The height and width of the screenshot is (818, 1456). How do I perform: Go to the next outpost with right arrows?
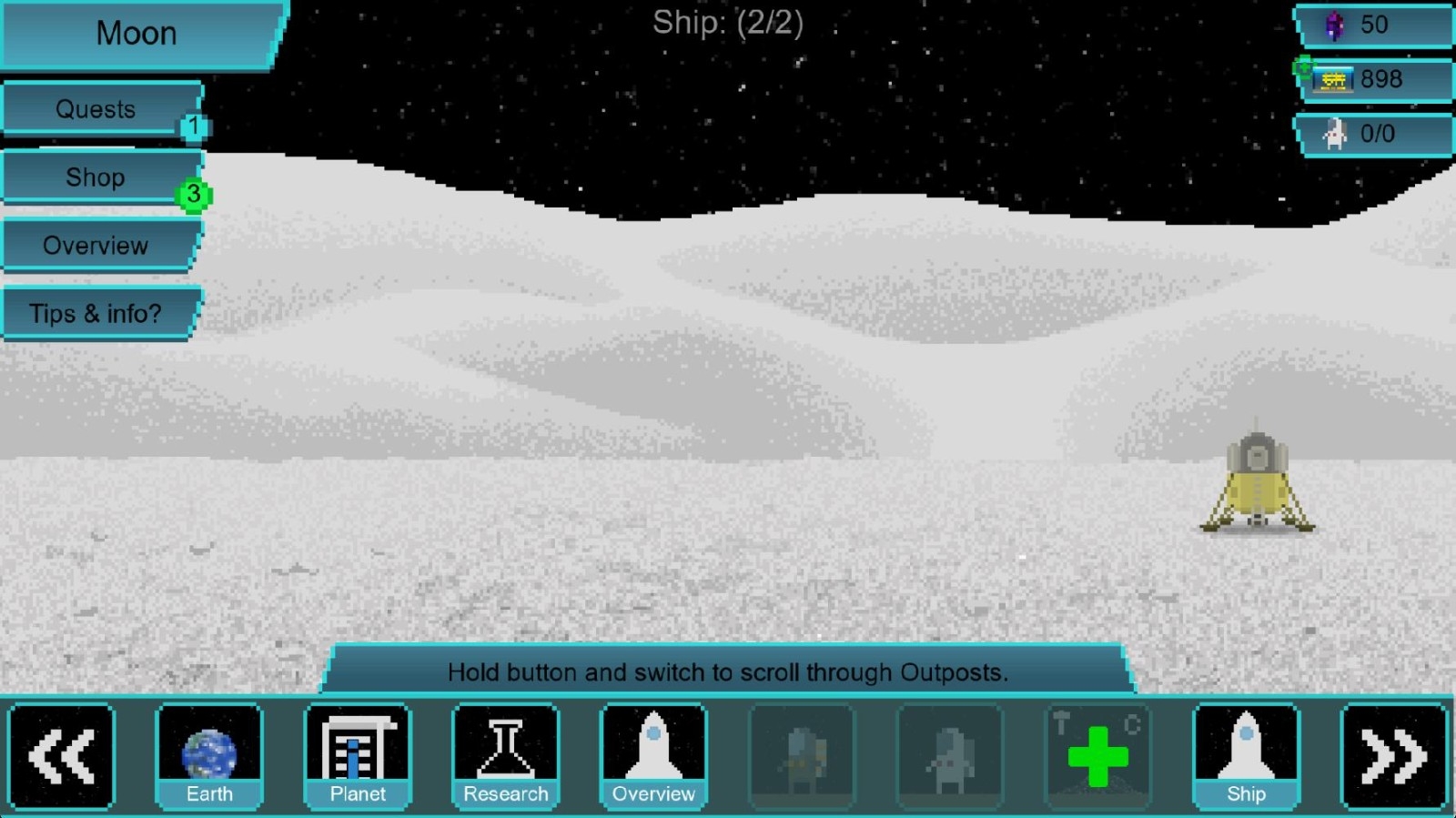click(x=1393, y=756)
